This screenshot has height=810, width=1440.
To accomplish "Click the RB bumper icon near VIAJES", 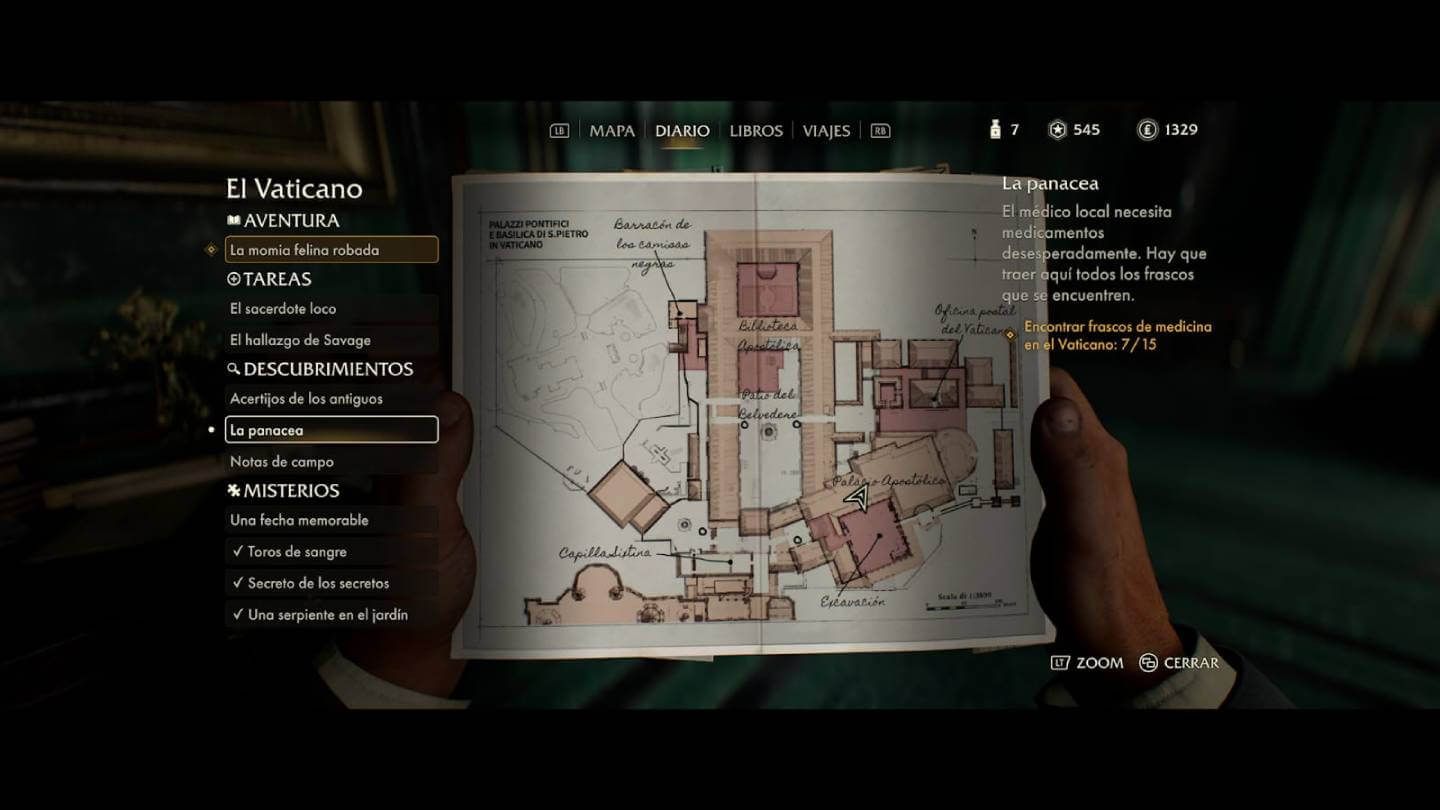I will coord(882,129).
